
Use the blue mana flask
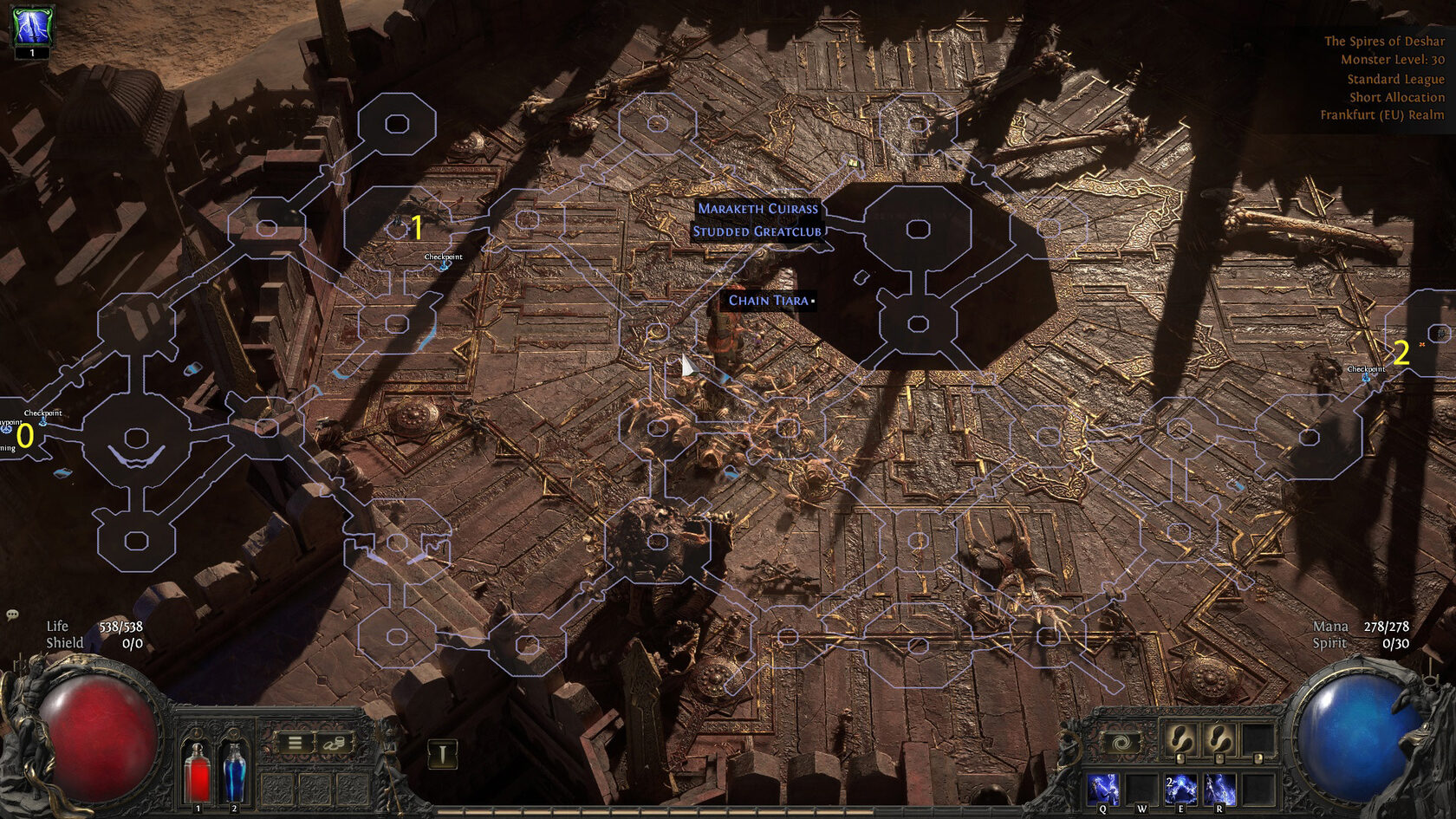coord(234,771)
